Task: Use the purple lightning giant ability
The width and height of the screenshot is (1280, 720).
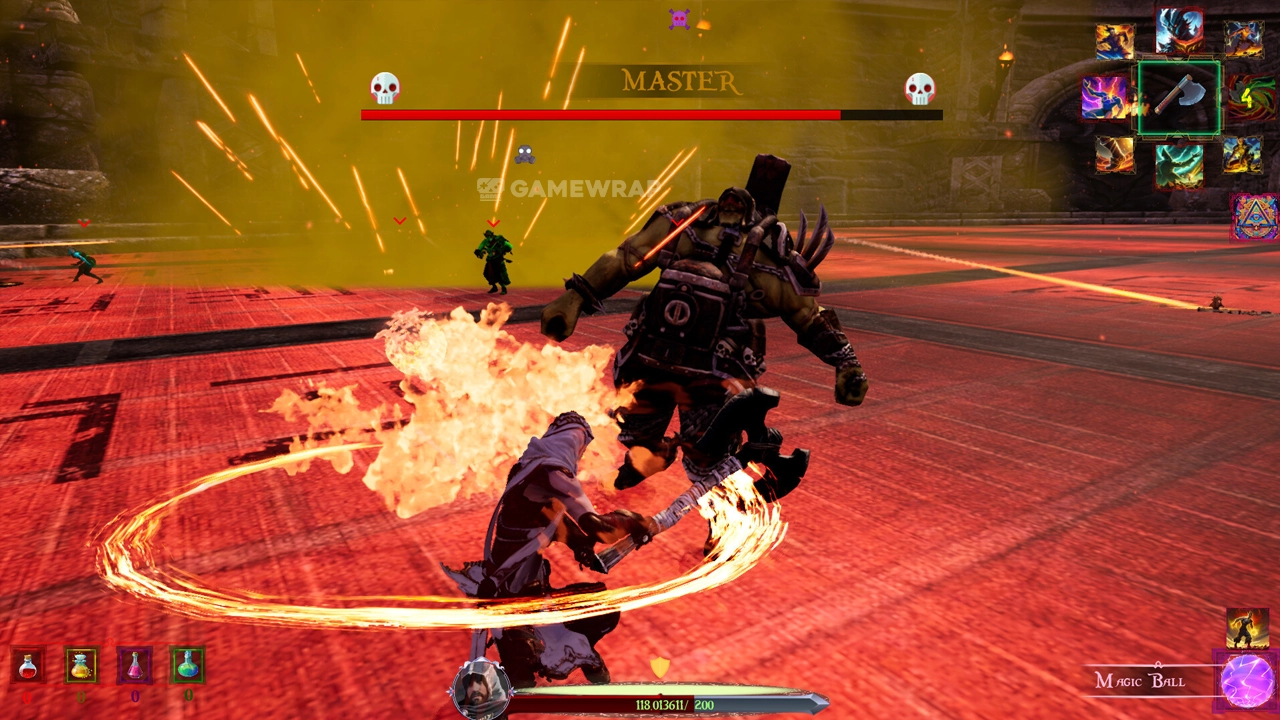Action: point(1105,97)
